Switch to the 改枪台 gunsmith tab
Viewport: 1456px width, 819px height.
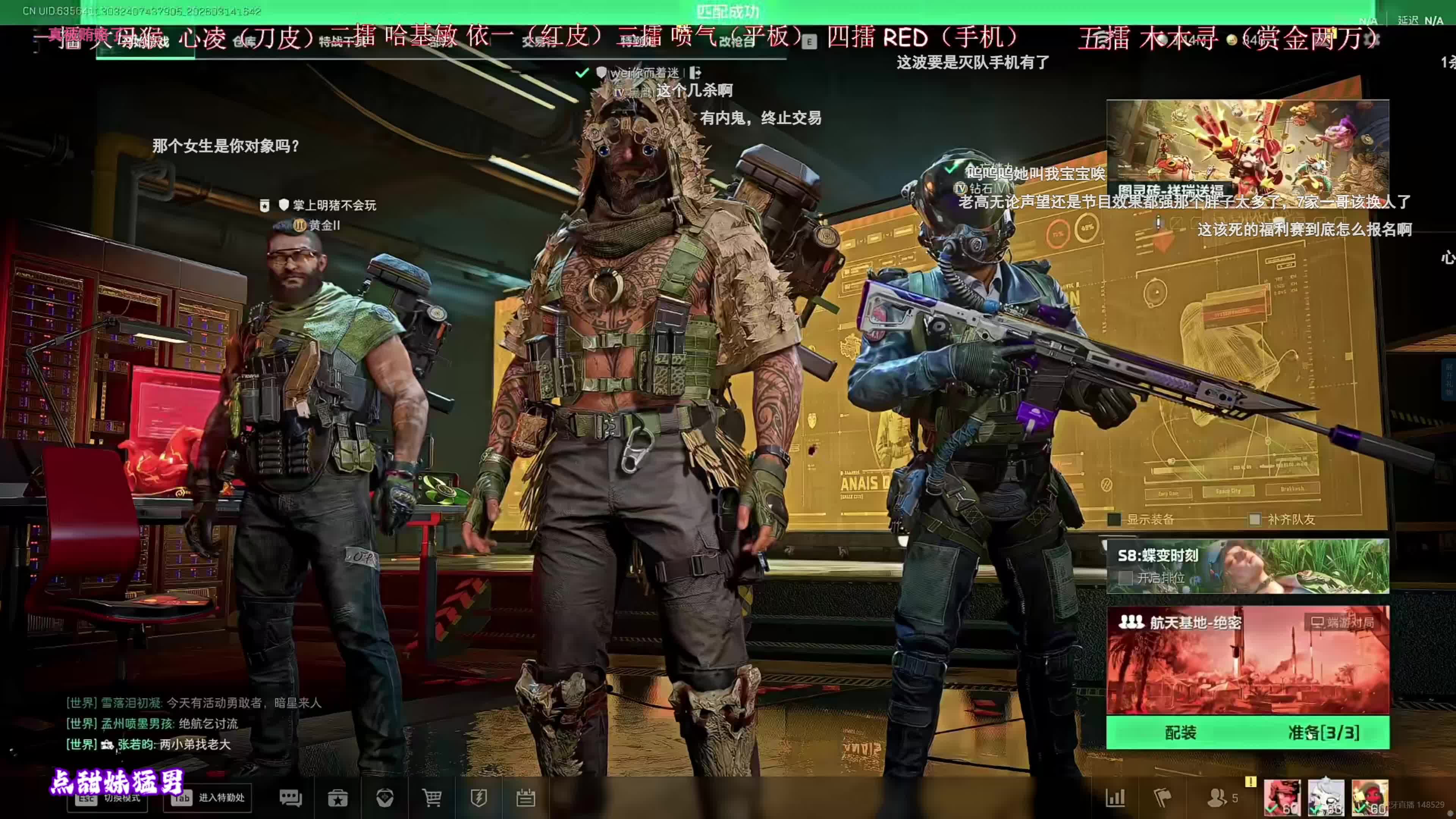736,42
